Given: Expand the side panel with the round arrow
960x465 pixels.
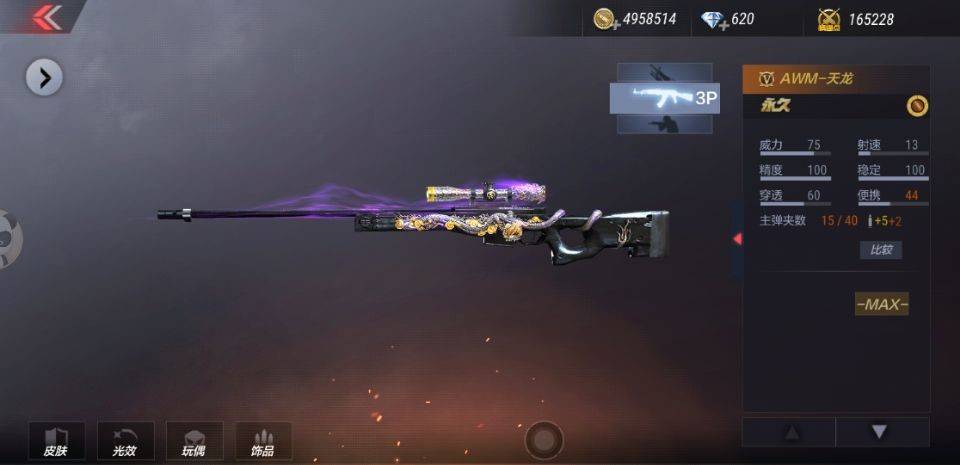Looking at the screenshot, I should click(x=44, y=77).
